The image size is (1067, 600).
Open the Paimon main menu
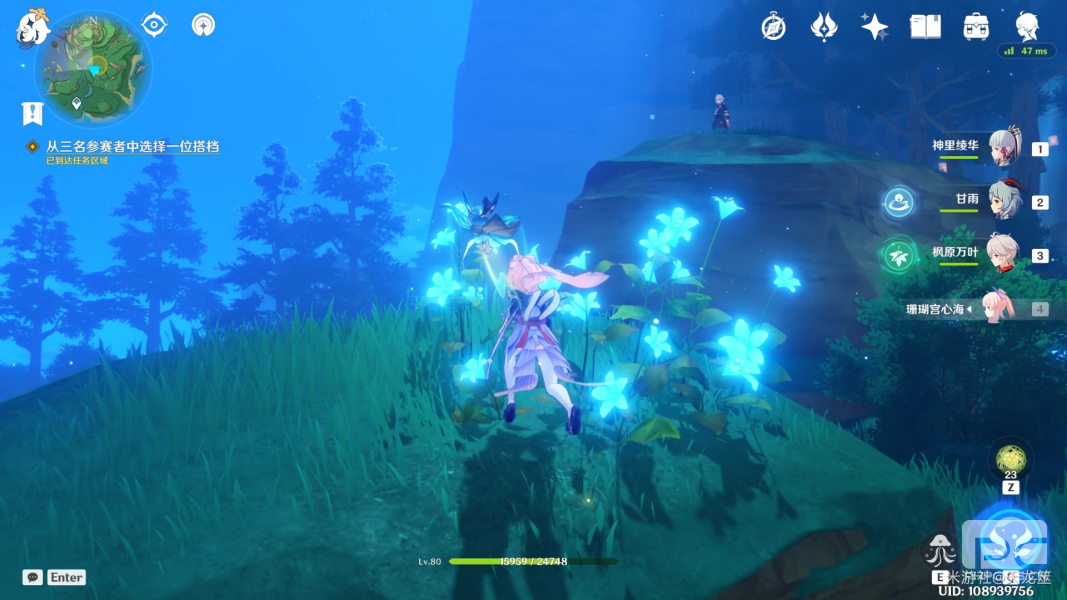click(32, 28)
